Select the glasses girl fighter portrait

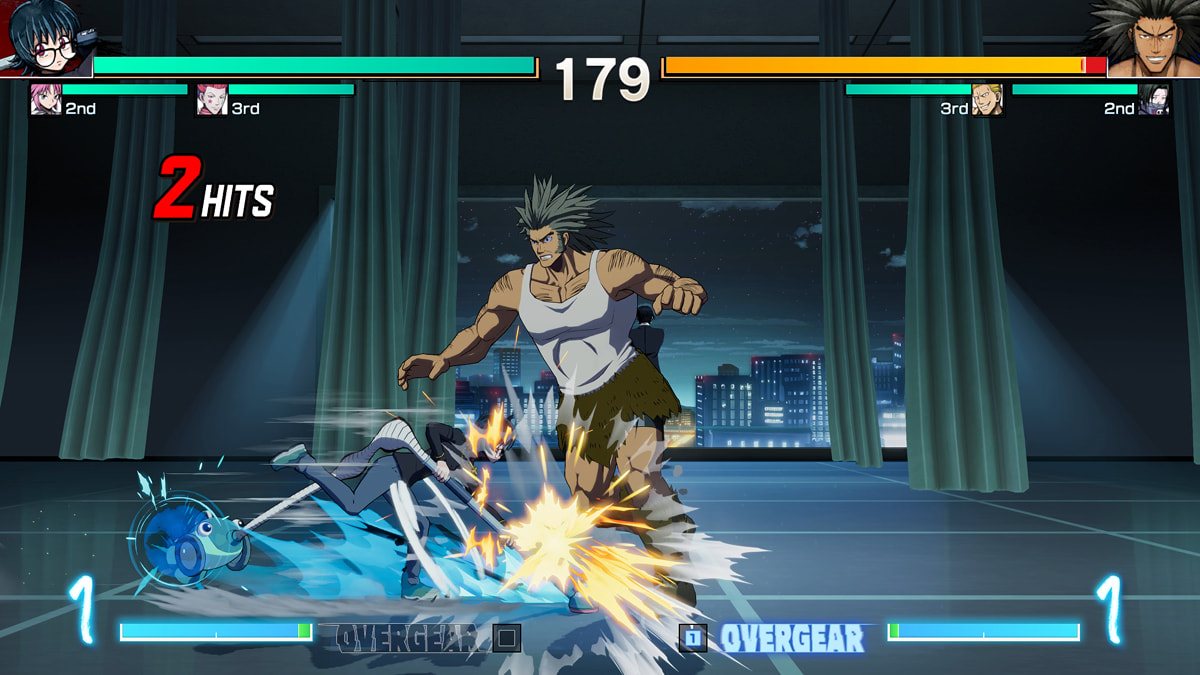click(x=42, y=38)
